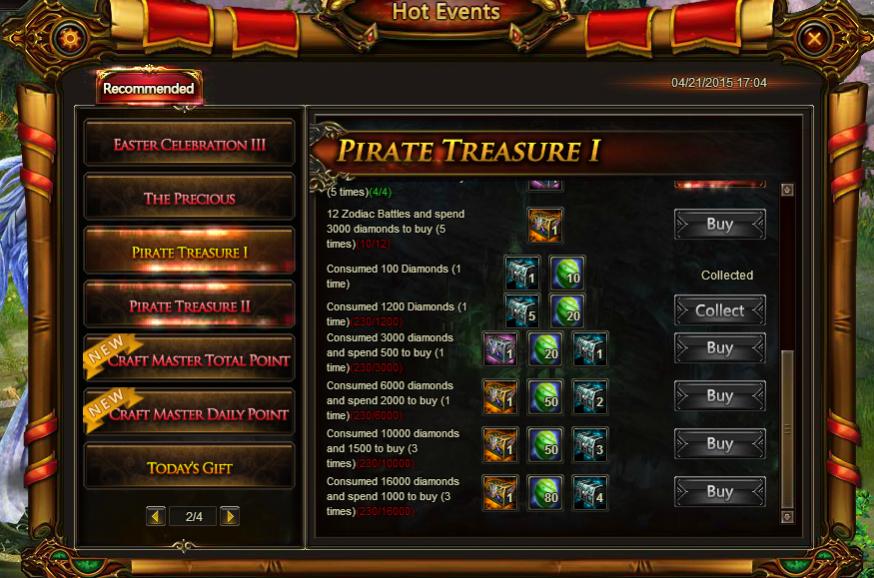Select Easter Celebration III event
The image size is (874, 578).
point(189,144)
